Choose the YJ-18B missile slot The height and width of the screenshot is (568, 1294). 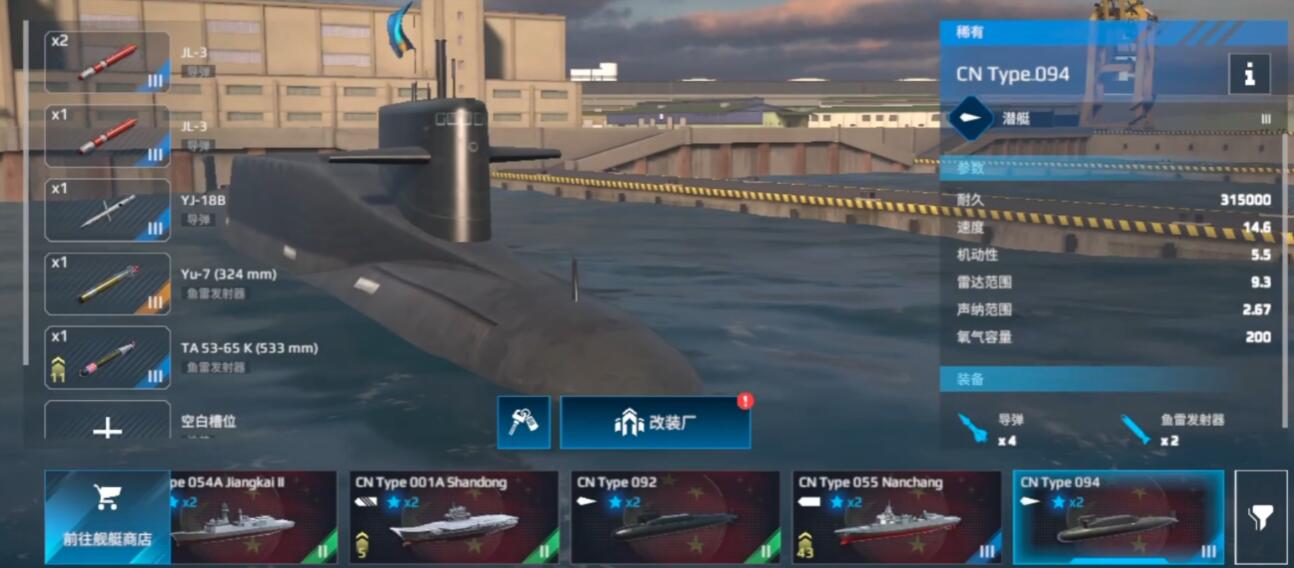pyautogui.click(x=107, y=210)
